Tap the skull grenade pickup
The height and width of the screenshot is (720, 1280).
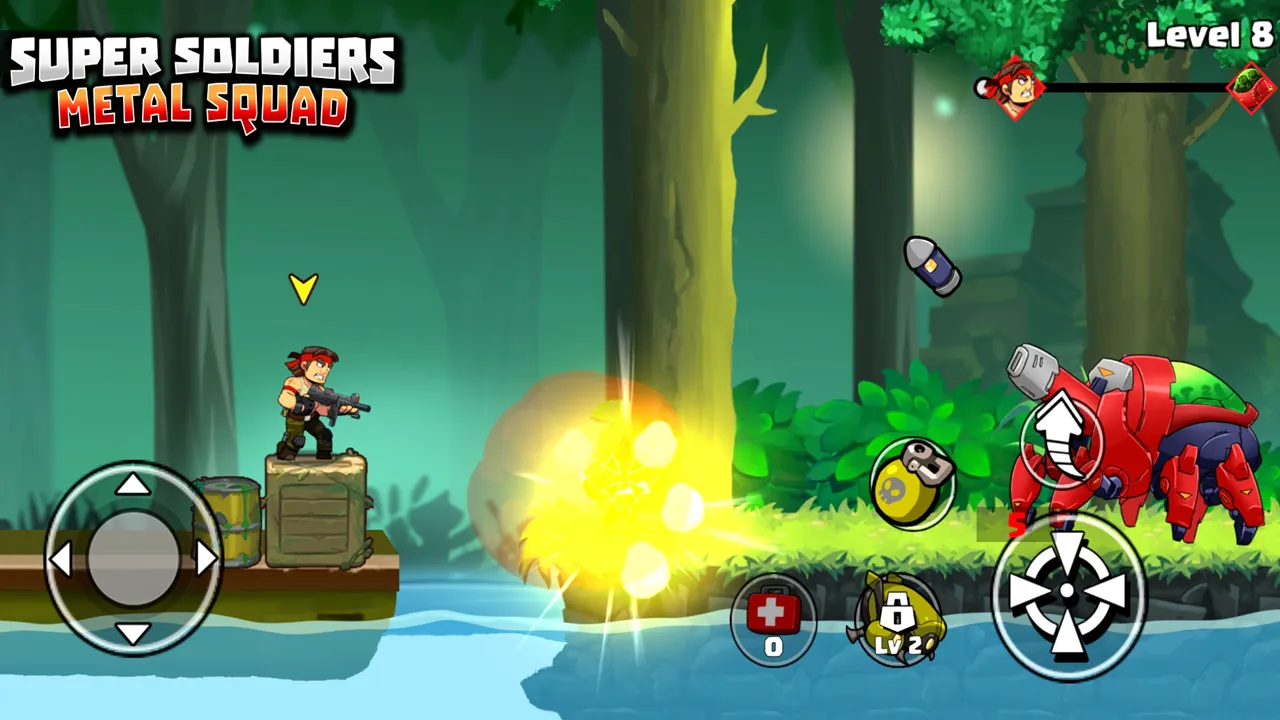(x=912, y=483)
